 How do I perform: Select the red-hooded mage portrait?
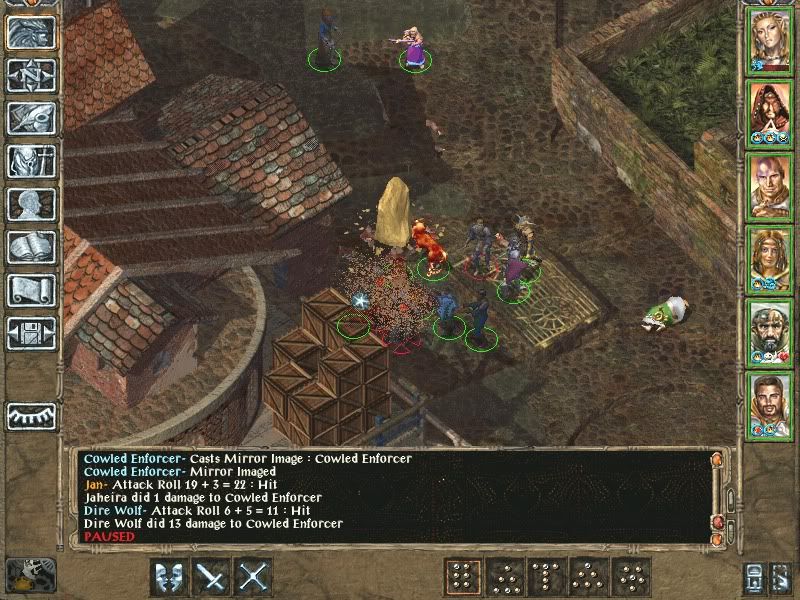click(770, 112)
